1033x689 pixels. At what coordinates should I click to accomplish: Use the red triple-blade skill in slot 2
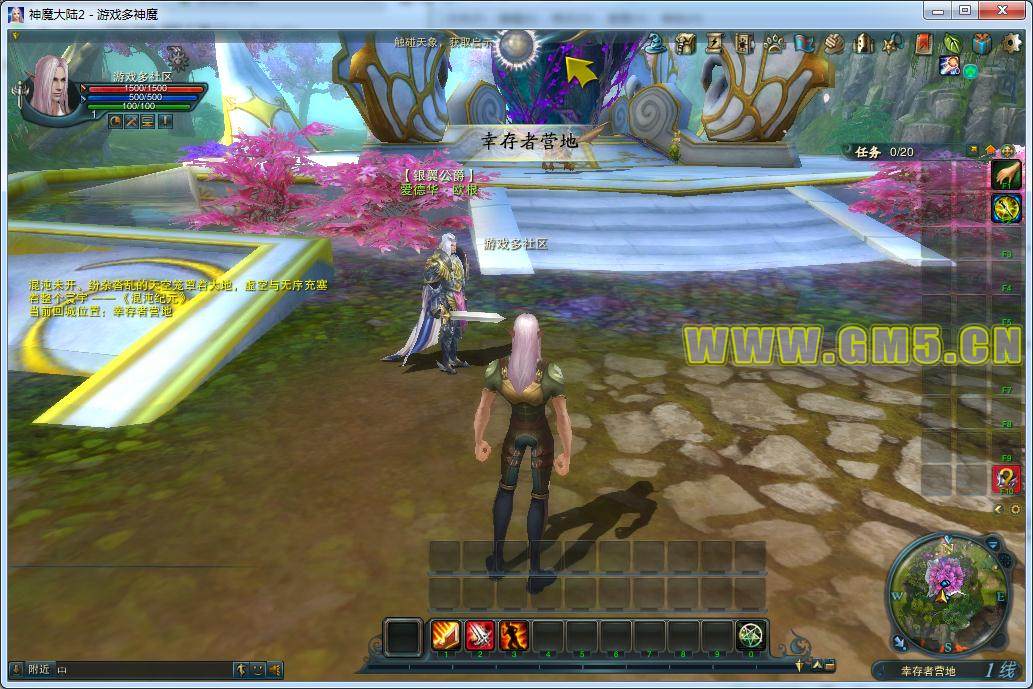480,635
